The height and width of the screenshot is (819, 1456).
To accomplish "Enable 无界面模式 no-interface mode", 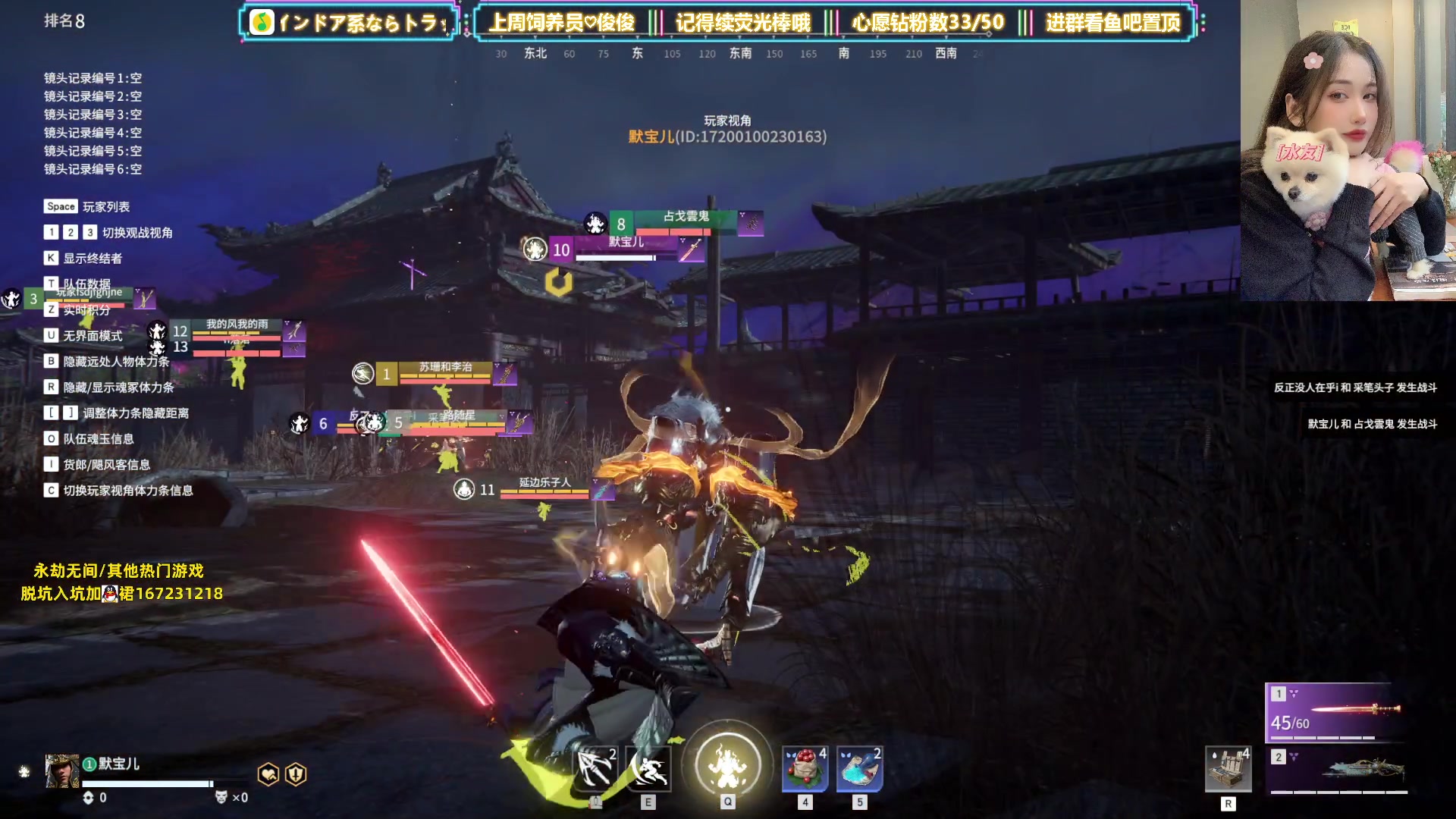I will (x=92, y=336).
